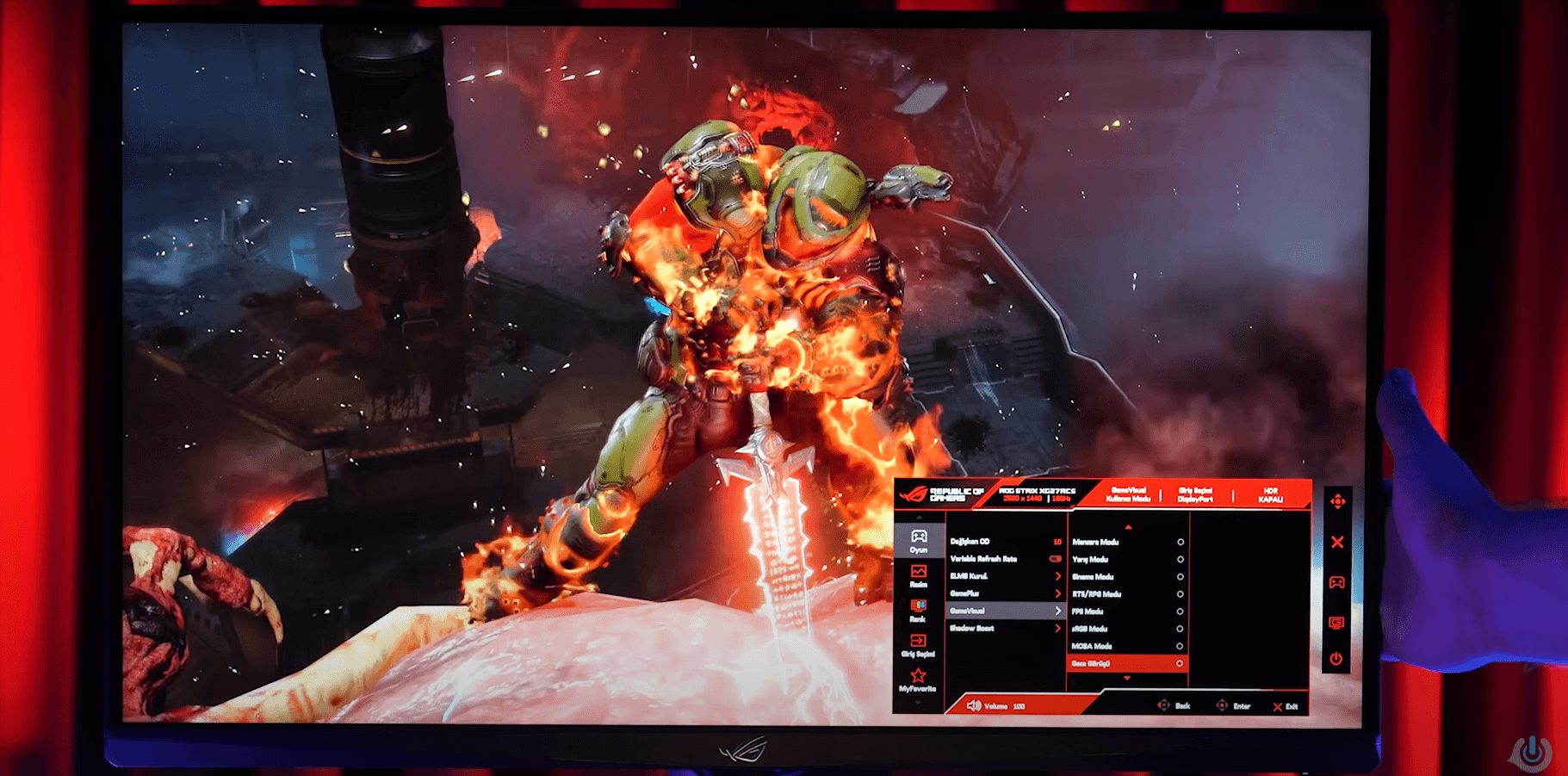Switch to the Resim category
This screenshot has height=776, width=1568.
919,575
